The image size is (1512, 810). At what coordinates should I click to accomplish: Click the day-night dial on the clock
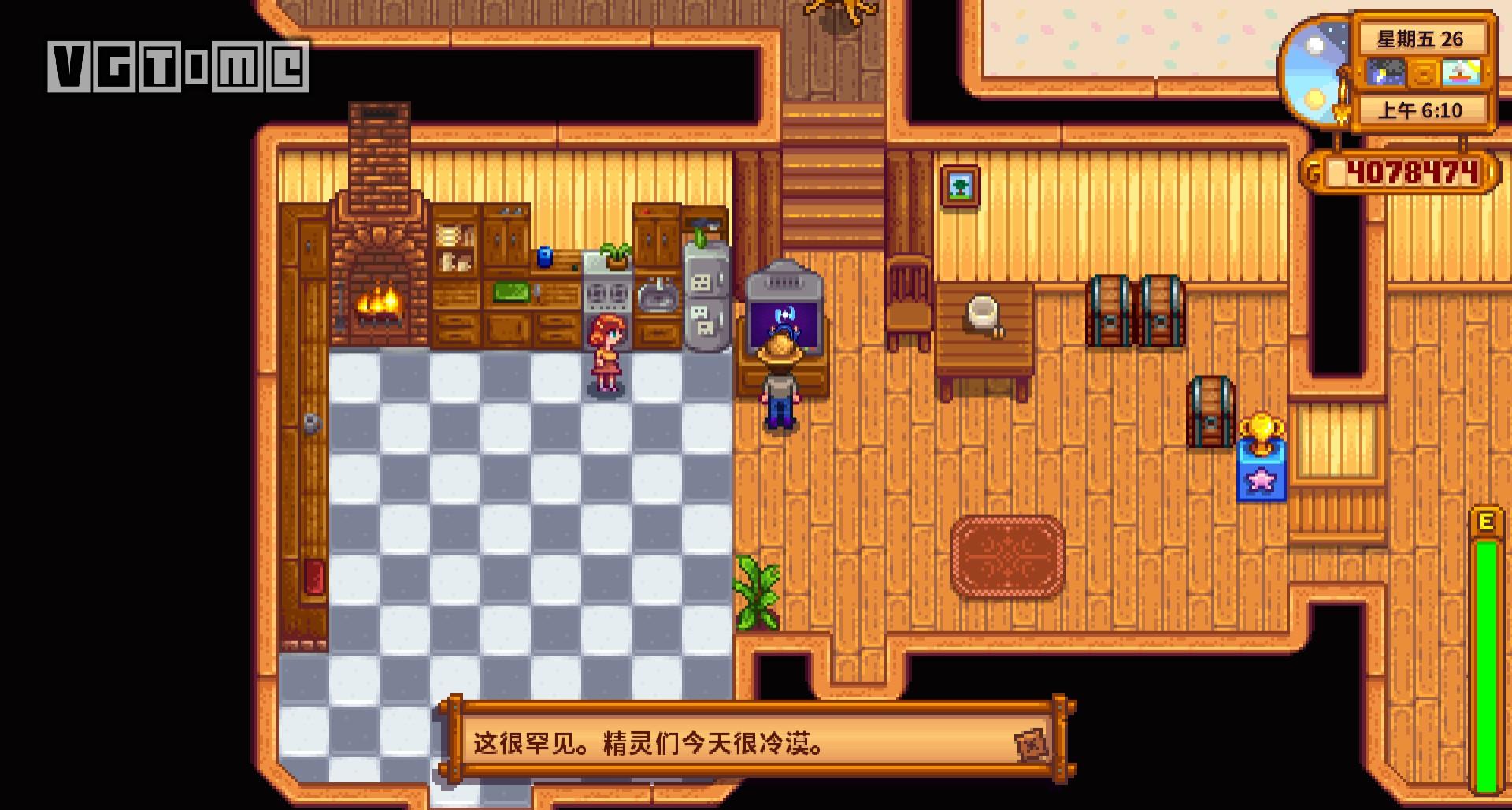pos(1321,72)
